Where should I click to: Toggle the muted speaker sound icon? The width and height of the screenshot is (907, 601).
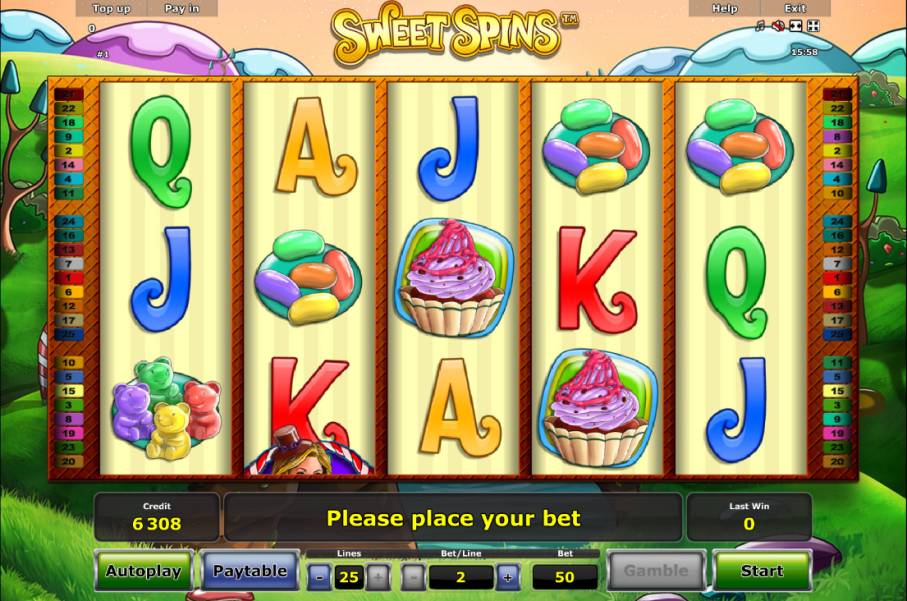pyautogui.click(x=778, y=26)
